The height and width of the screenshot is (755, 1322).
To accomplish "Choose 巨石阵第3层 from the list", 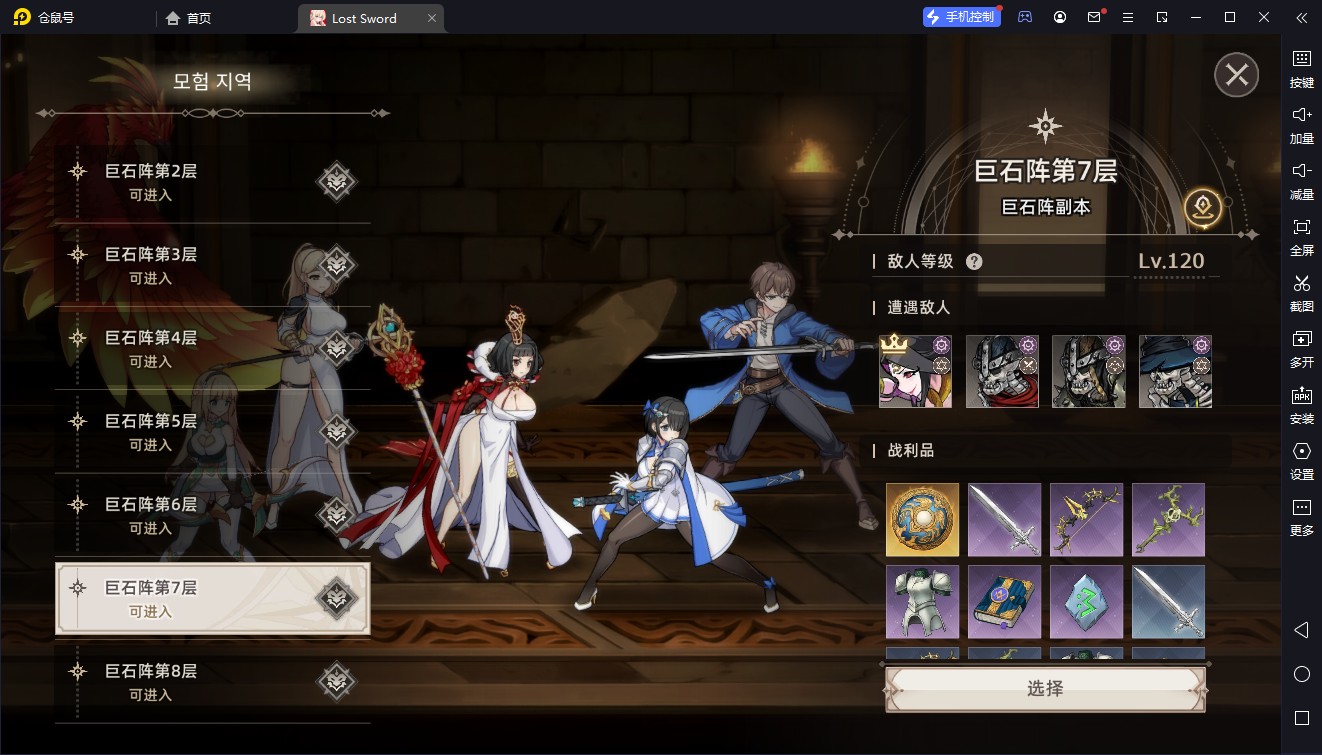I will [x=212, y=265].
